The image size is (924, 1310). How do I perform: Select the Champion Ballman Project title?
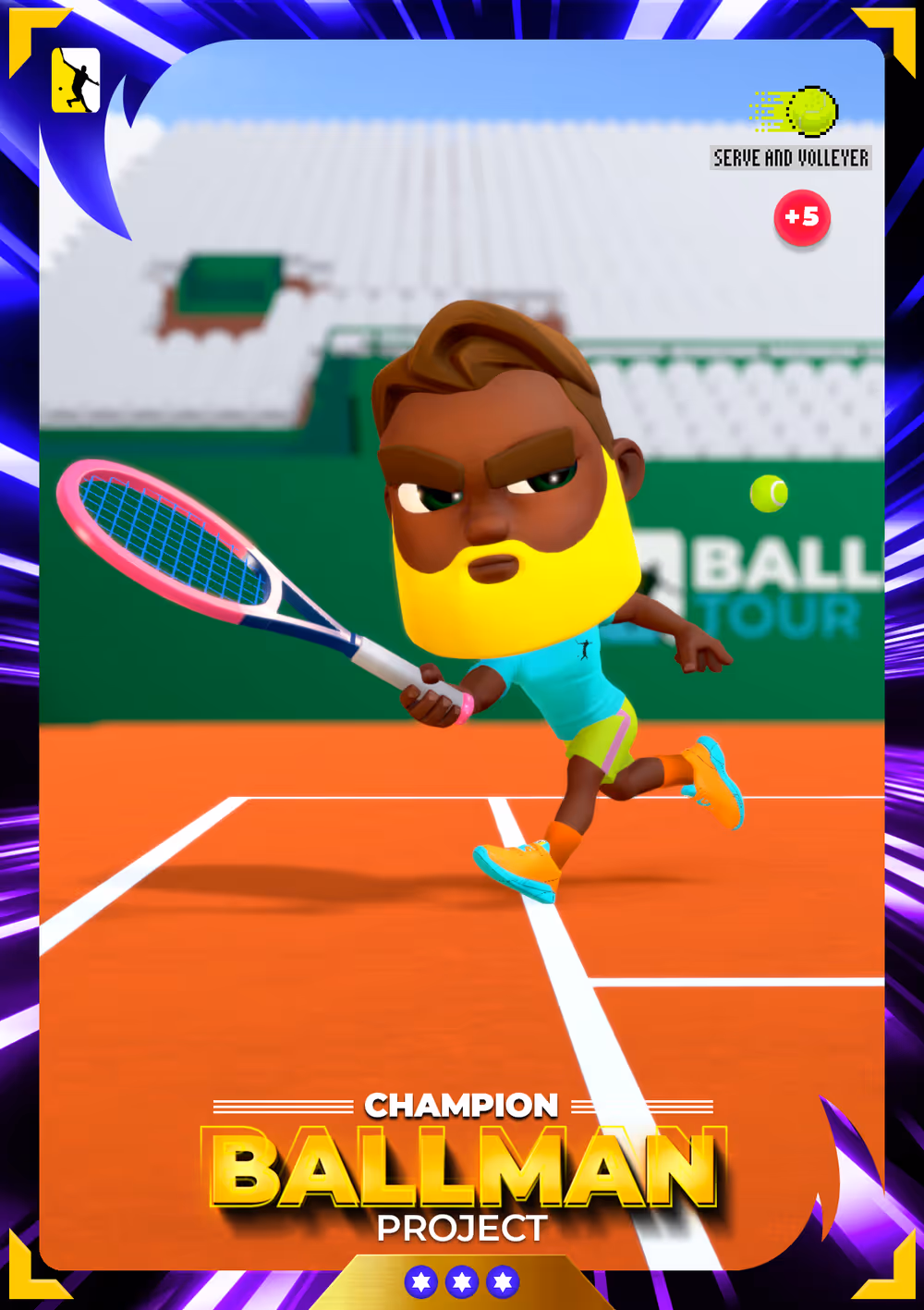[463, 1169]
